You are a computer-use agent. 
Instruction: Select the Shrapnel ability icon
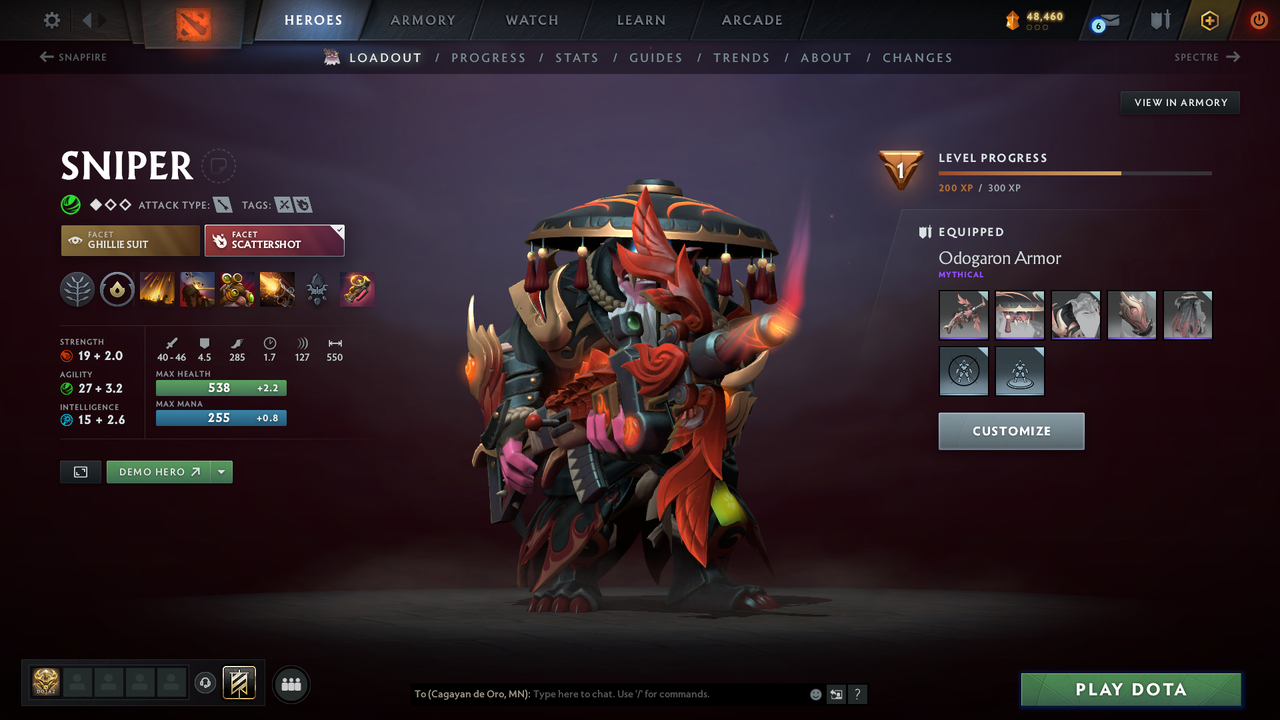tap(157, 289)
